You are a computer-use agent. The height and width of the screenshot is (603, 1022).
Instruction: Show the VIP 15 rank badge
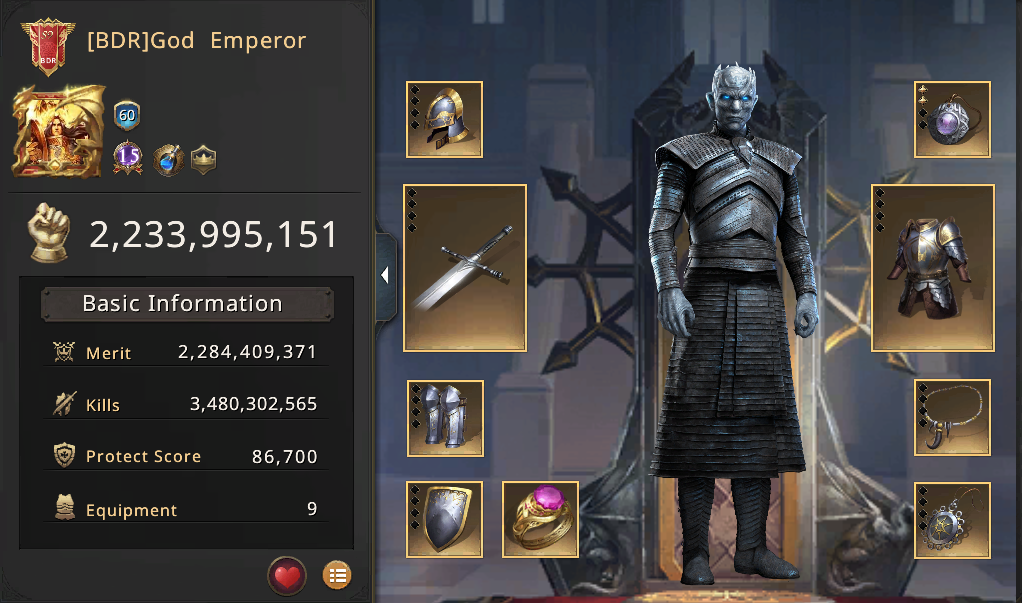click(x=127, y=158)
